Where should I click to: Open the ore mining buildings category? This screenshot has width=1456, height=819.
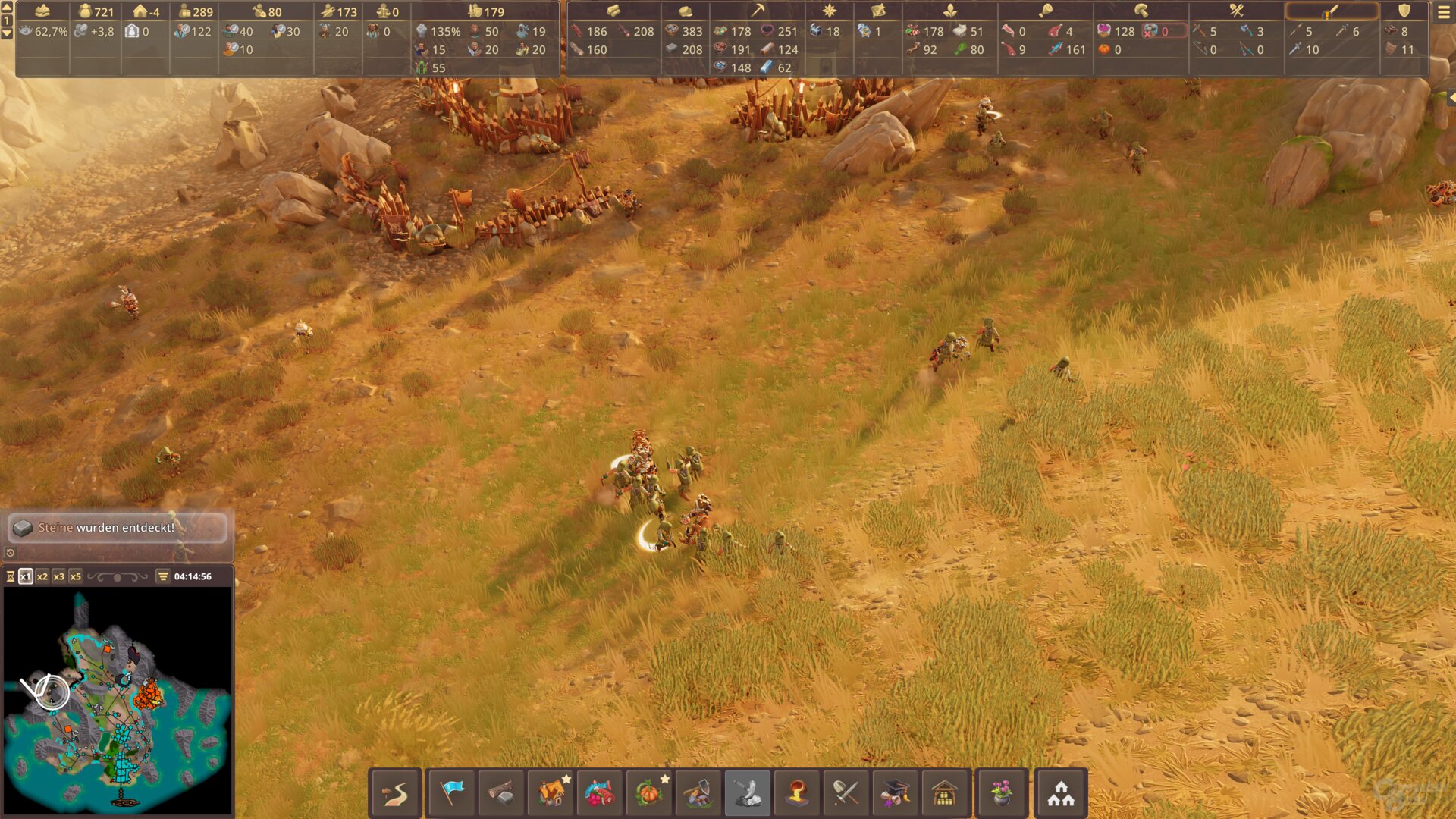point(698,793)
